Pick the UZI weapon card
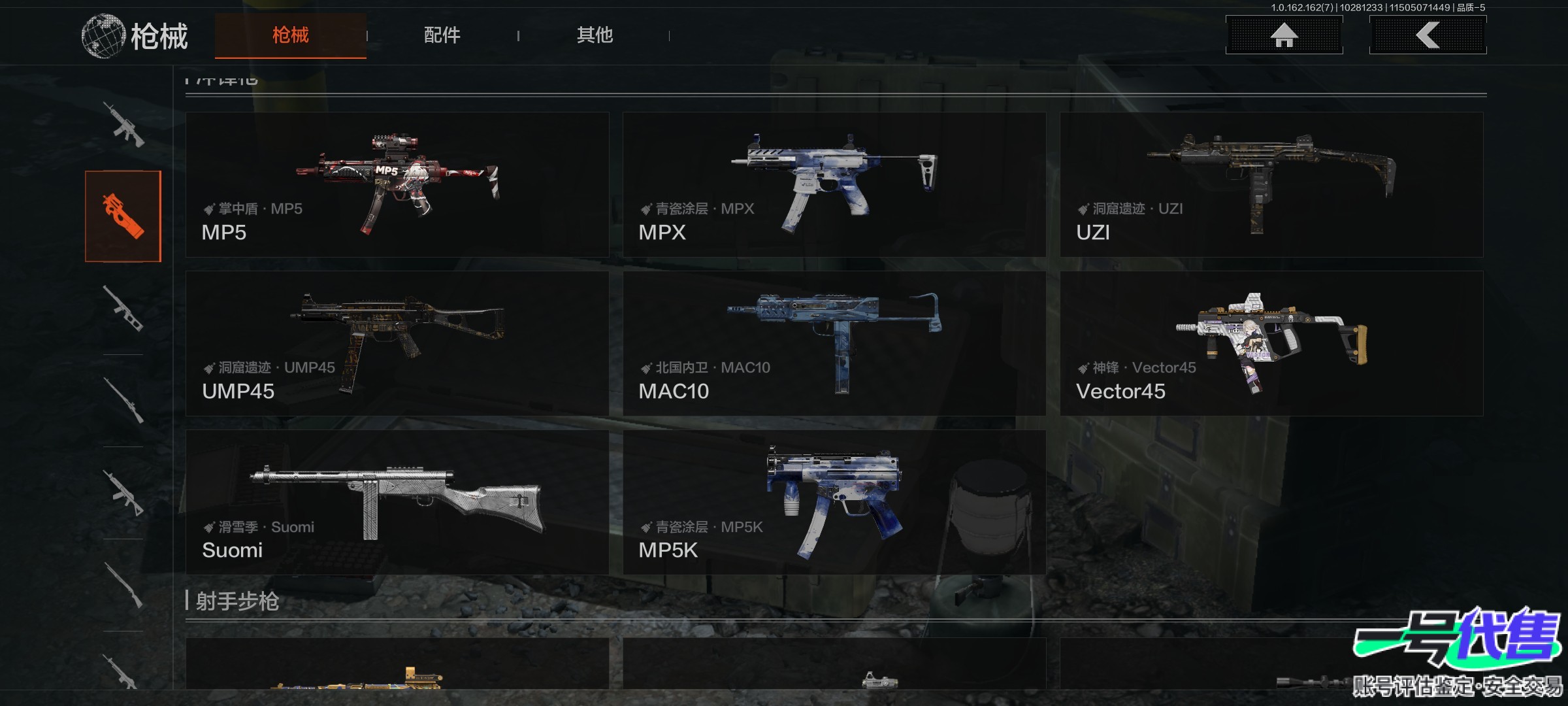Screen dimensions: 1568x706 [x=1271, y=184]
